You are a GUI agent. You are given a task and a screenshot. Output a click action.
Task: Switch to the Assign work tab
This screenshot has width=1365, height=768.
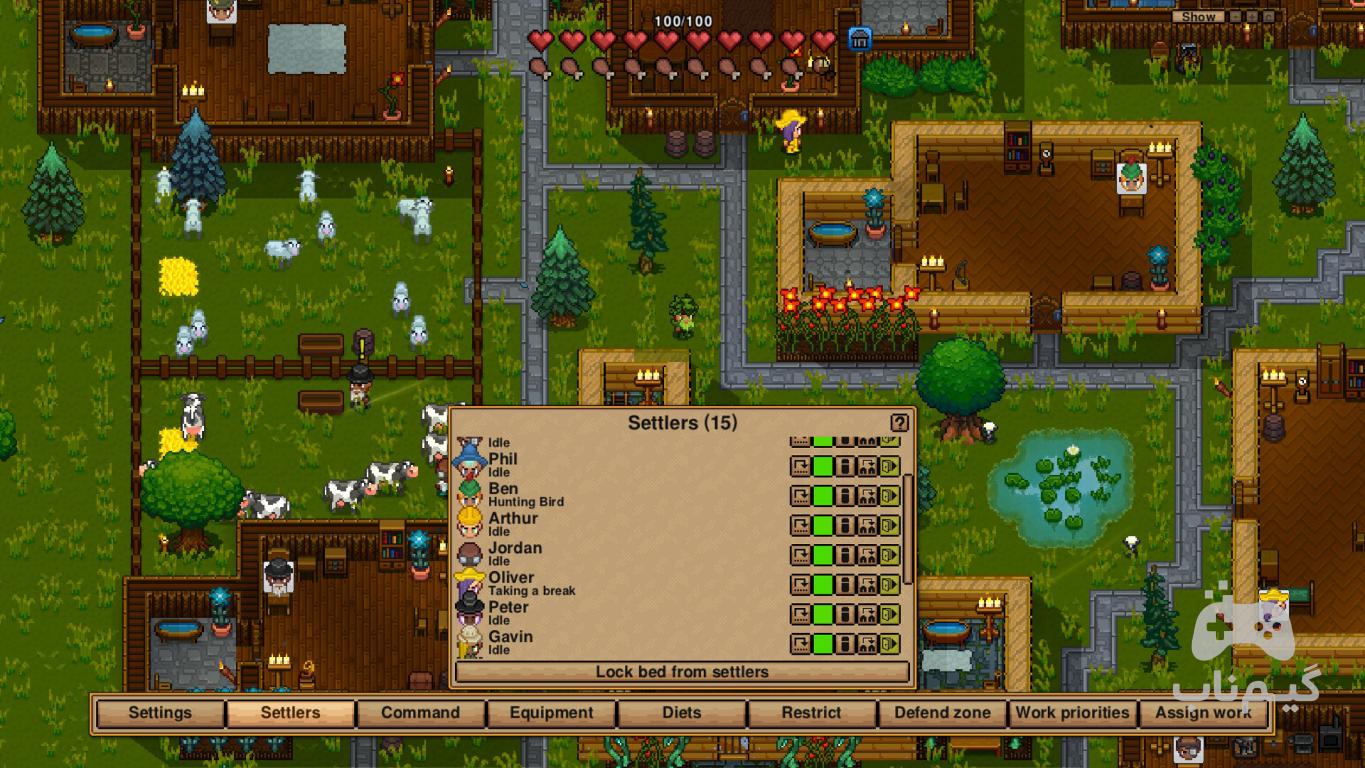[1203, 713]
